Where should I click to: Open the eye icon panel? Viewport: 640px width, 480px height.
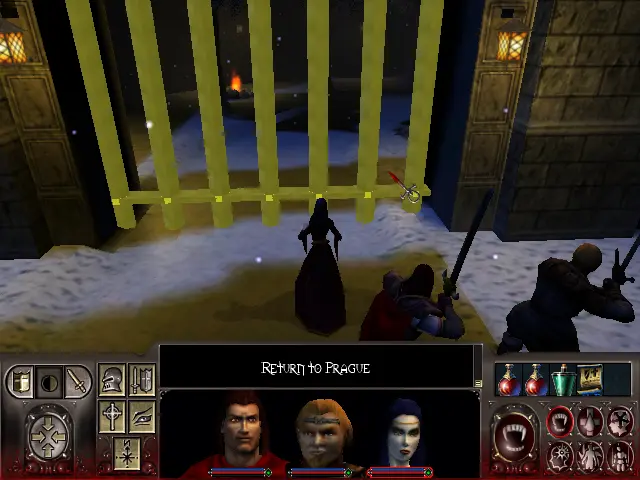point(141,416)
